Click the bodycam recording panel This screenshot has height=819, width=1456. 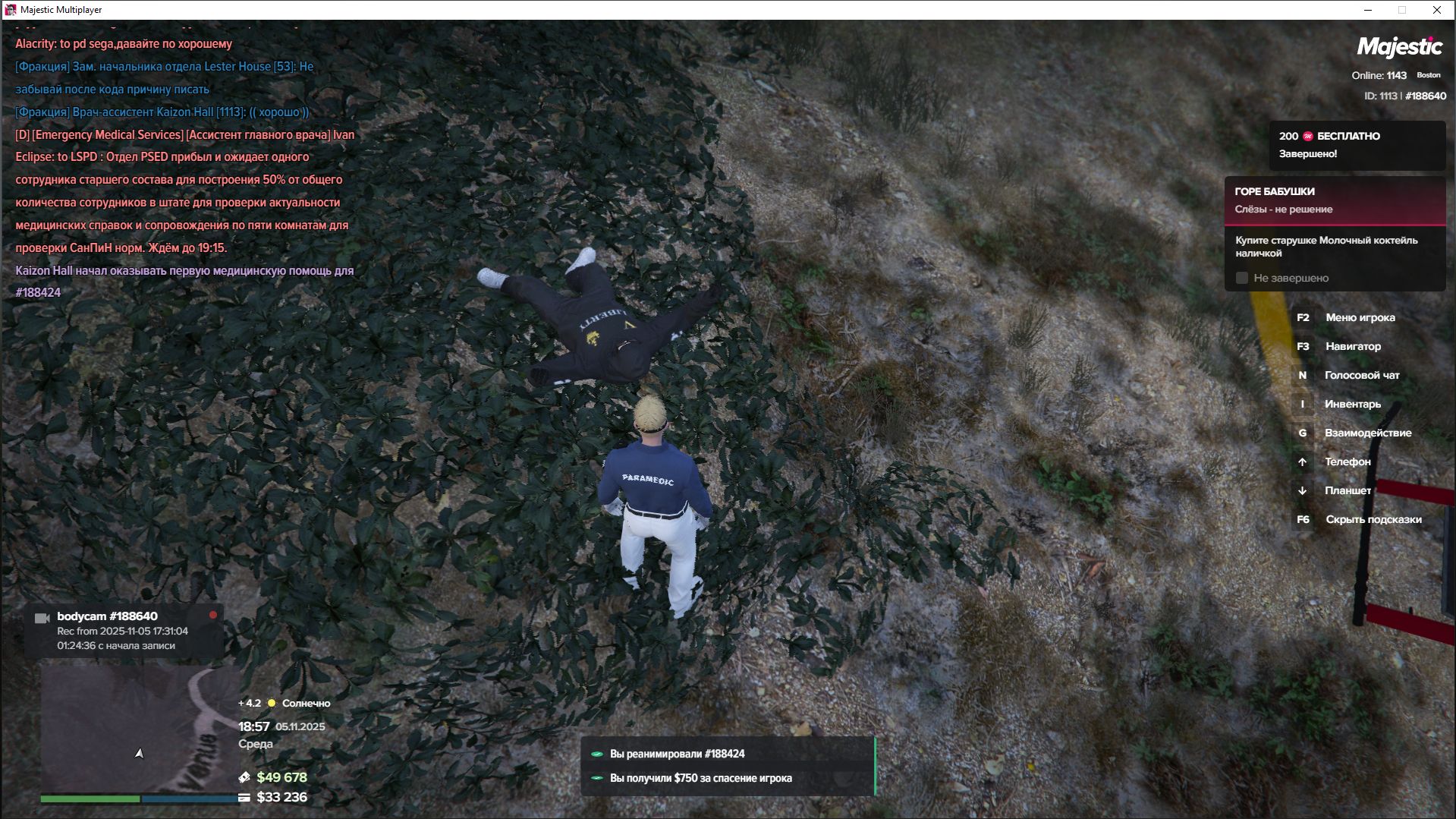coord(124,631)
